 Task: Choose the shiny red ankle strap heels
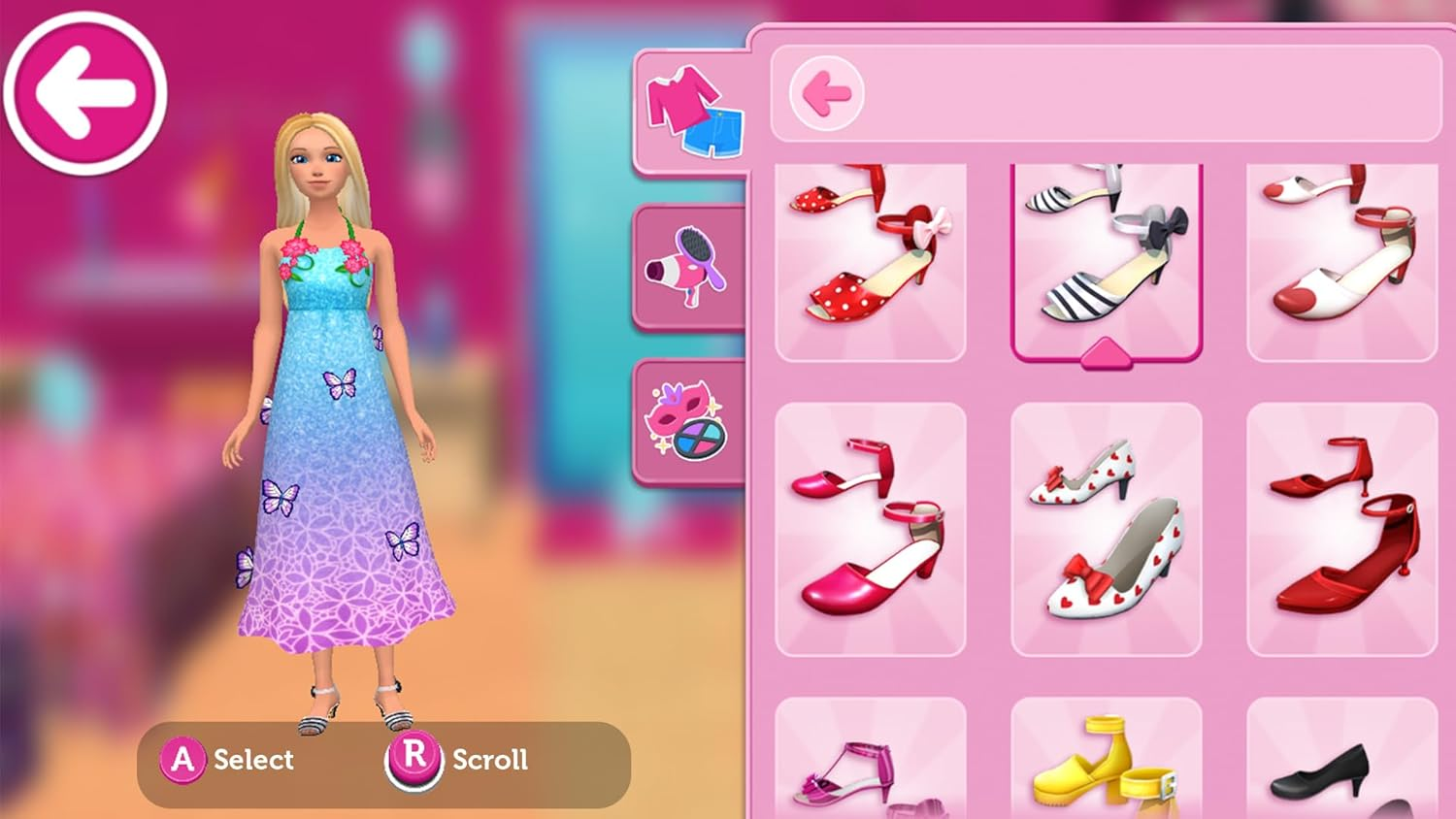[x=1342, y=529]
